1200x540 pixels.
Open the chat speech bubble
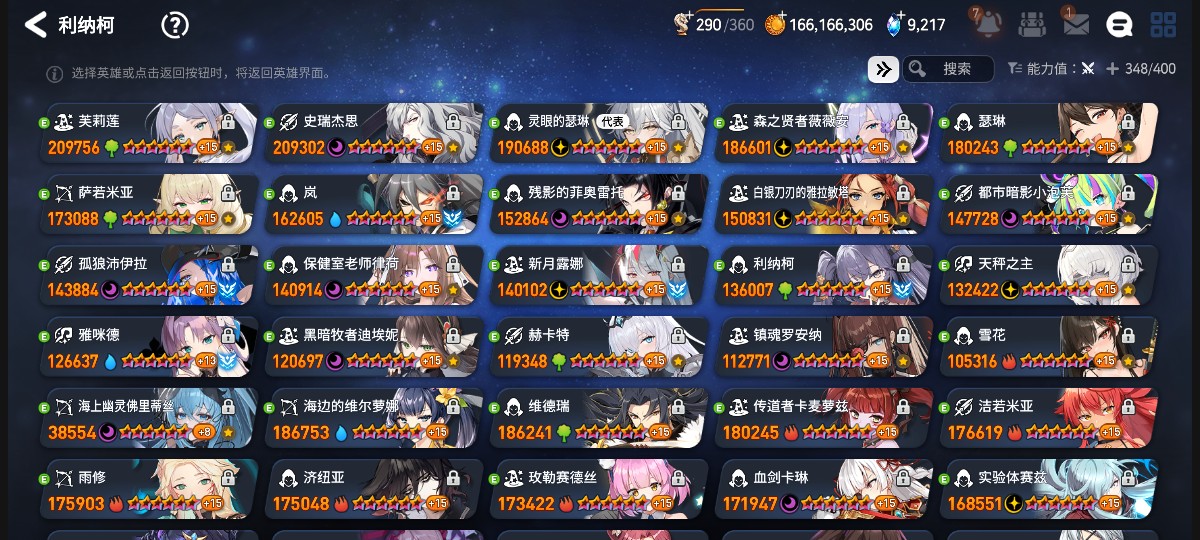(x=1119, y=25)
